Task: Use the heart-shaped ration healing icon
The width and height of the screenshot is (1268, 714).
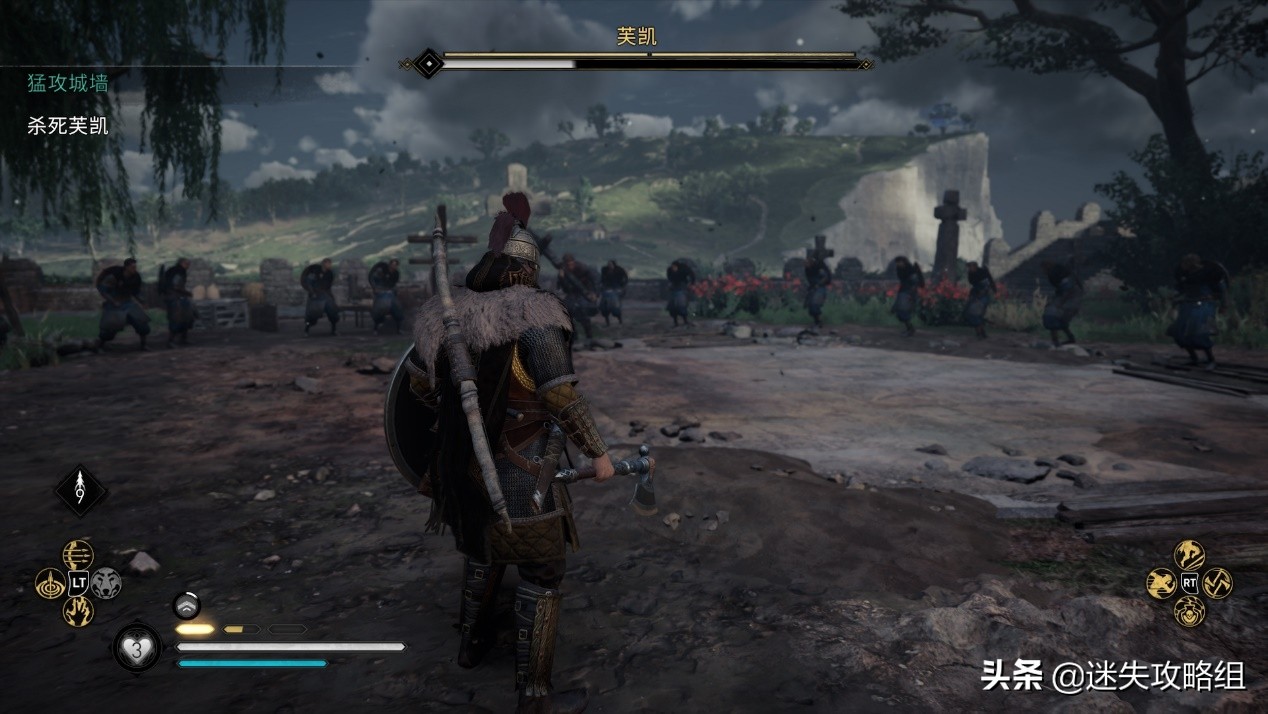Action: [x=137, y=646]
